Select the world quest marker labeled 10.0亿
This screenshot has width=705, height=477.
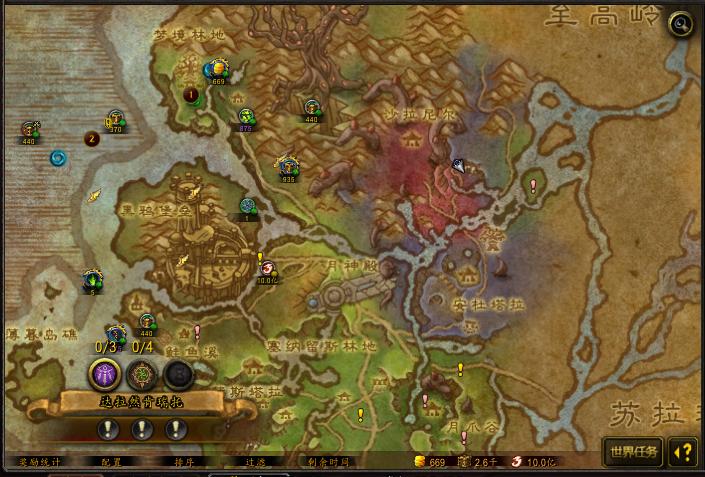(268, 268)
